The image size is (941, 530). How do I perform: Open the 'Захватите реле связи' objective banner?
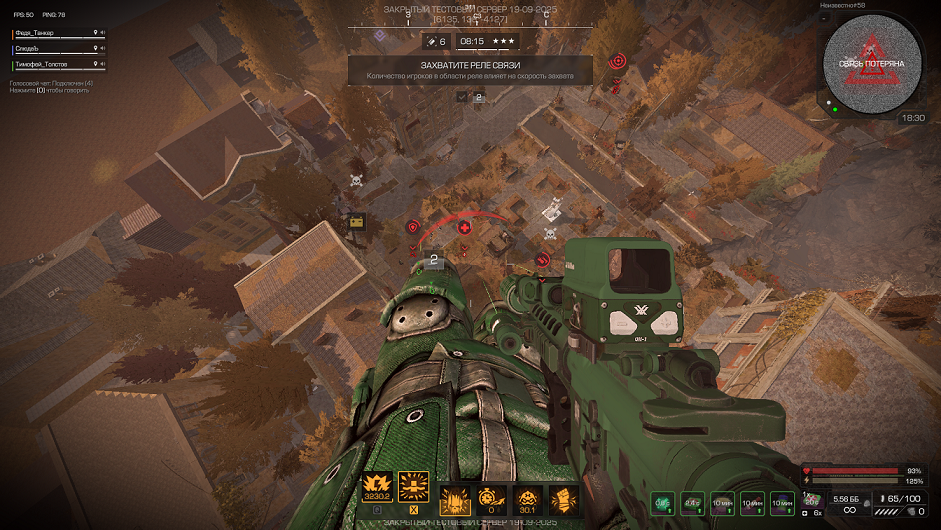(469, 69)
